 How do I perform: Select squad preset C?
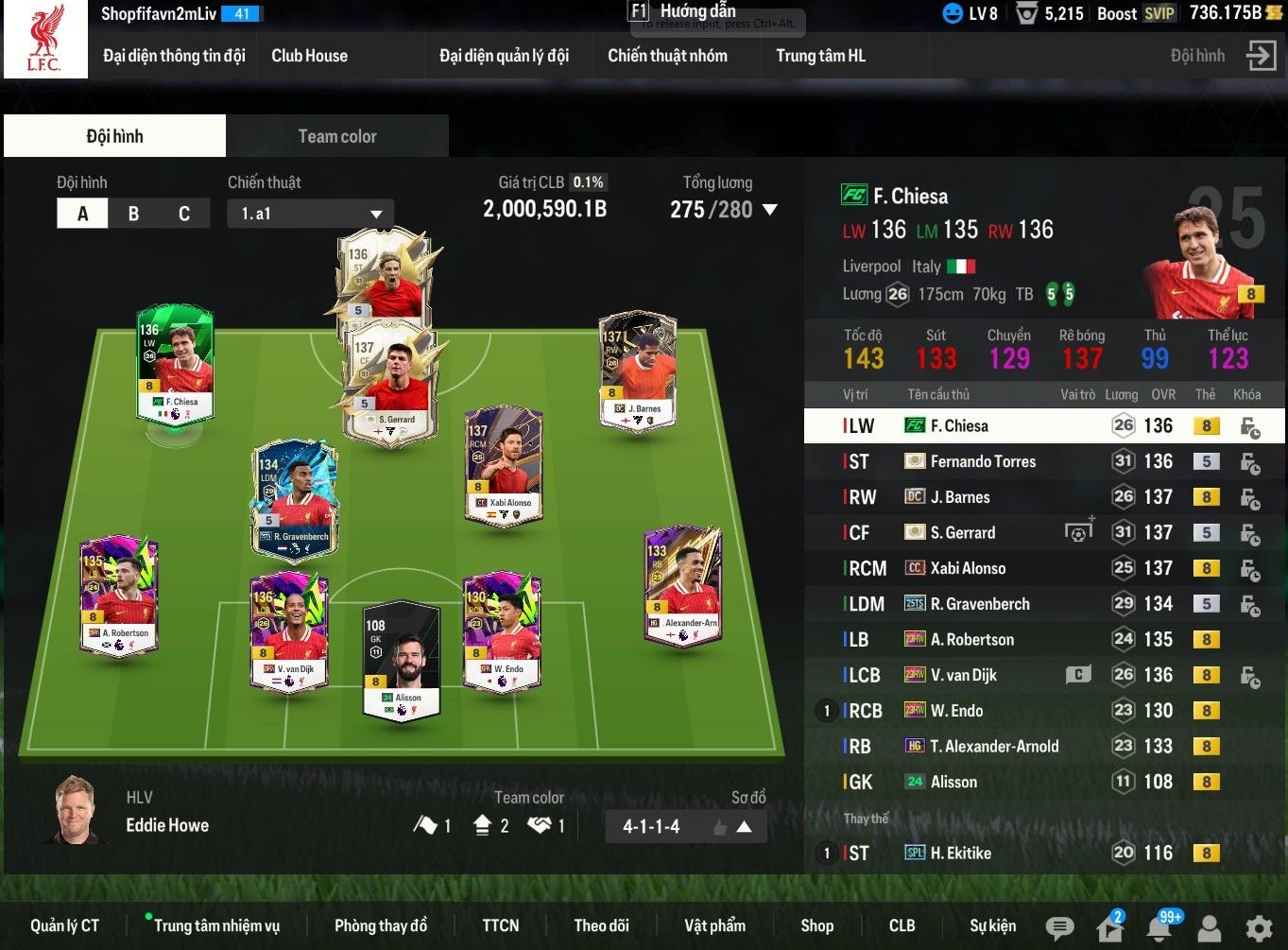(x=184, y=214)
